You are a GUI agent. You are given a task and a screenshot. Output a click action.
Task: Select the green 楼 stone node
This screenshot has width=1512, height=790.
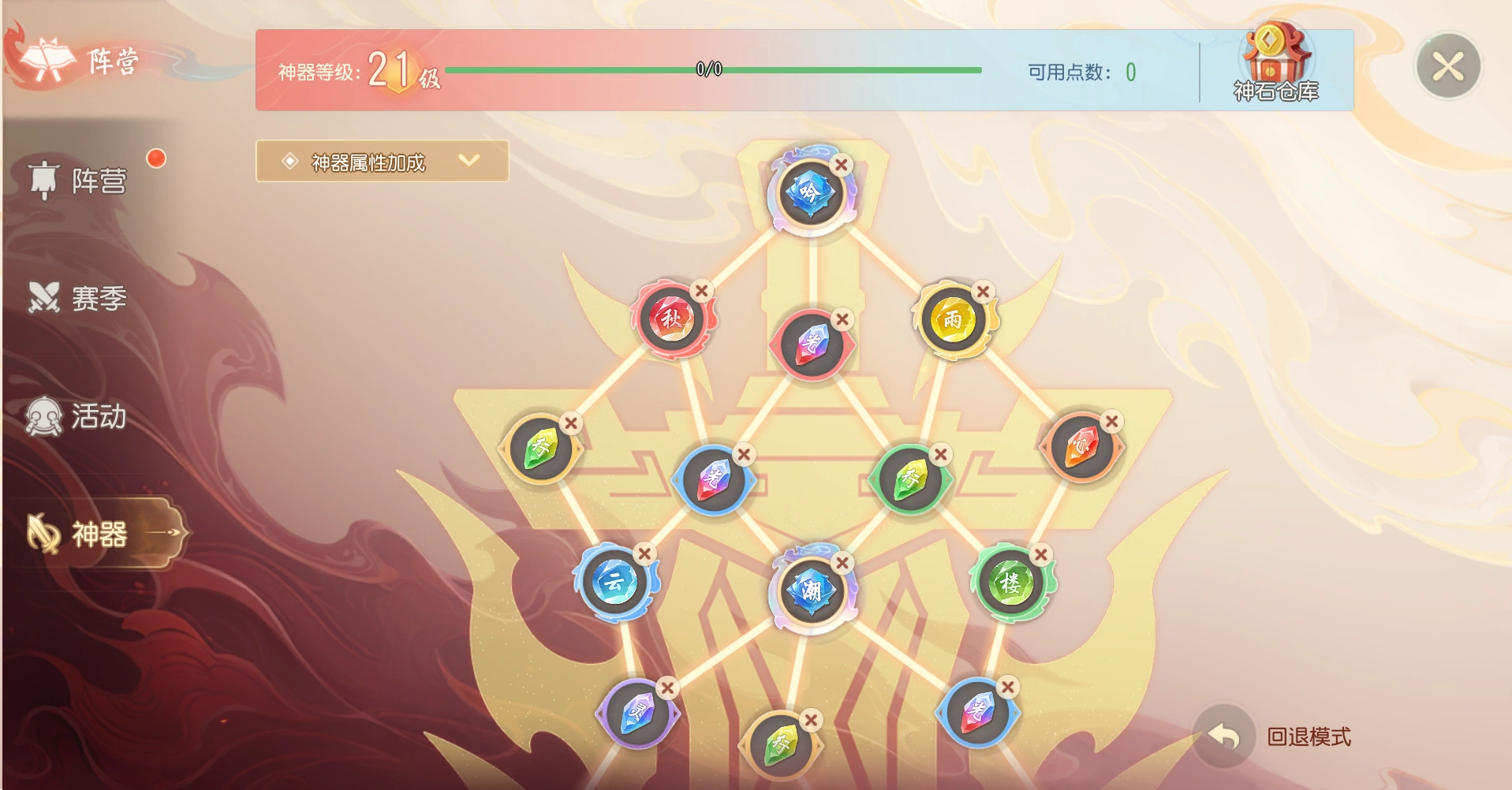(x=1010, y=581)
